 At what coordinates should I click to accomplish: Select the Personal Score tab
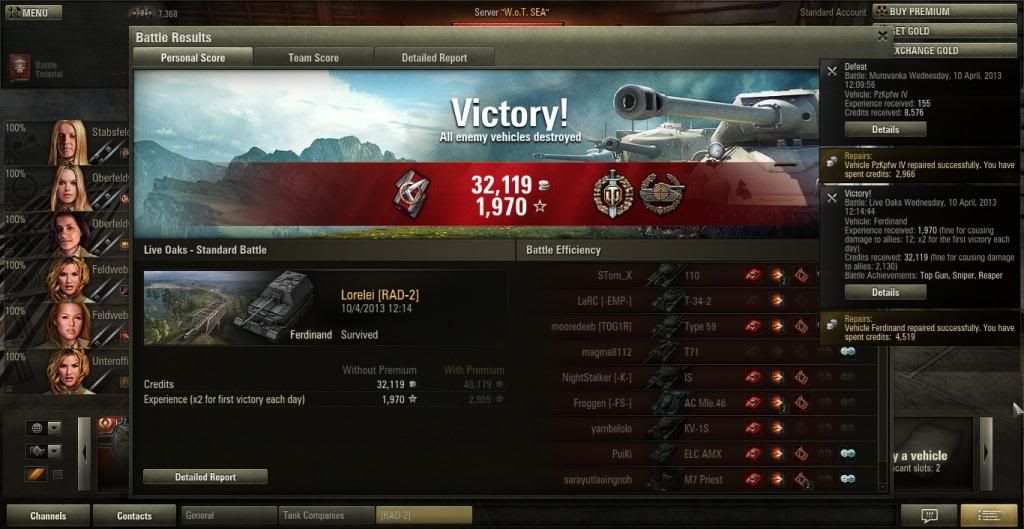193,58
